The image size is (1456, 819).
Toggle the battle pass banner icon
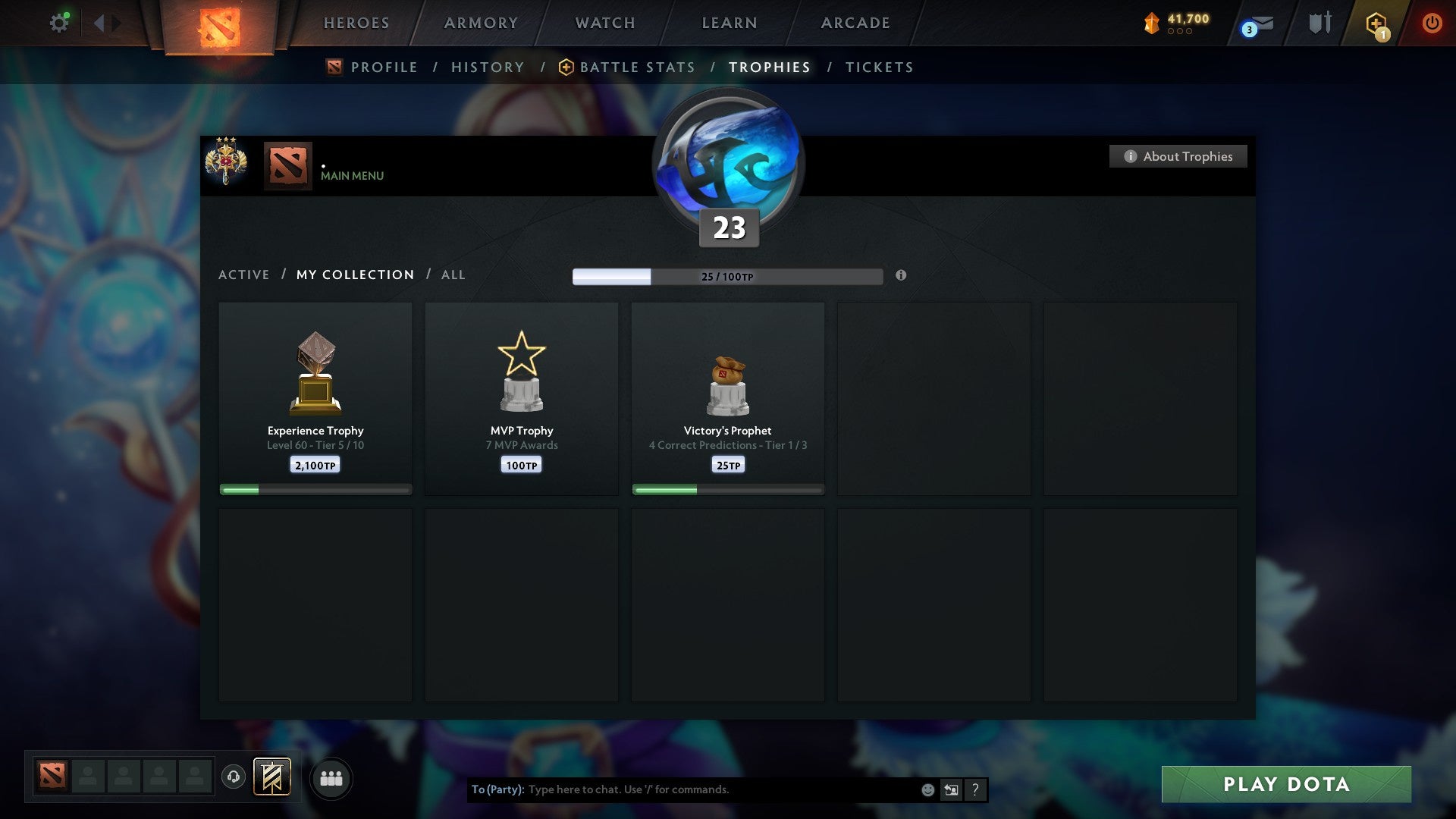[x=271, y=777]
